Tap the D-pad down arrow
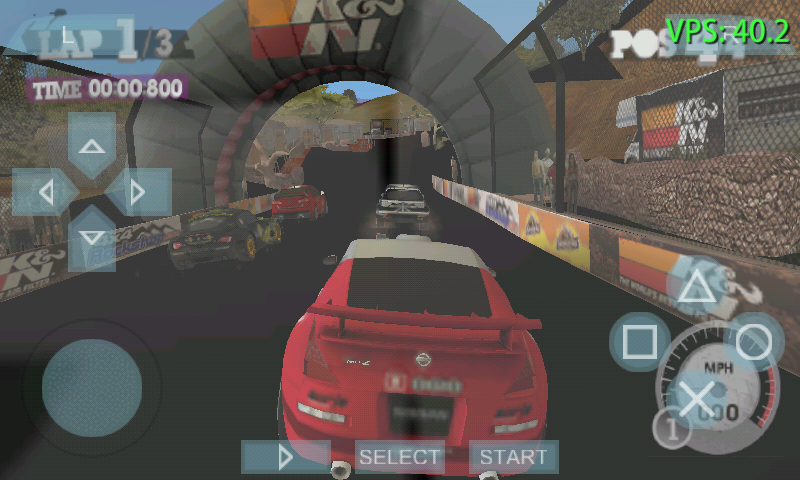 coord(92,237)
